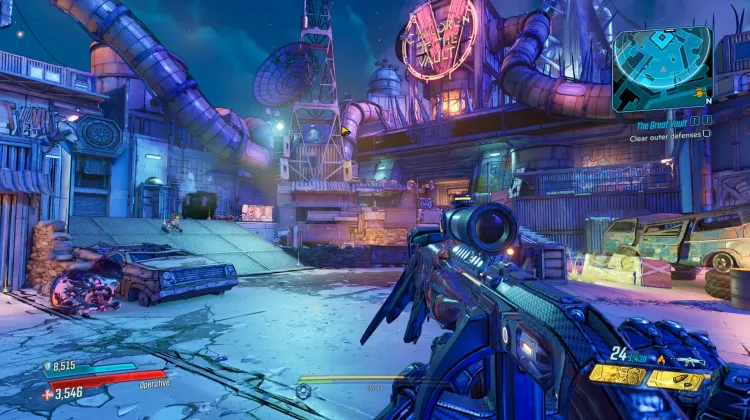Click the round badge on experience bar
Viewport: 750px width, 420px height.
point(303,390)
